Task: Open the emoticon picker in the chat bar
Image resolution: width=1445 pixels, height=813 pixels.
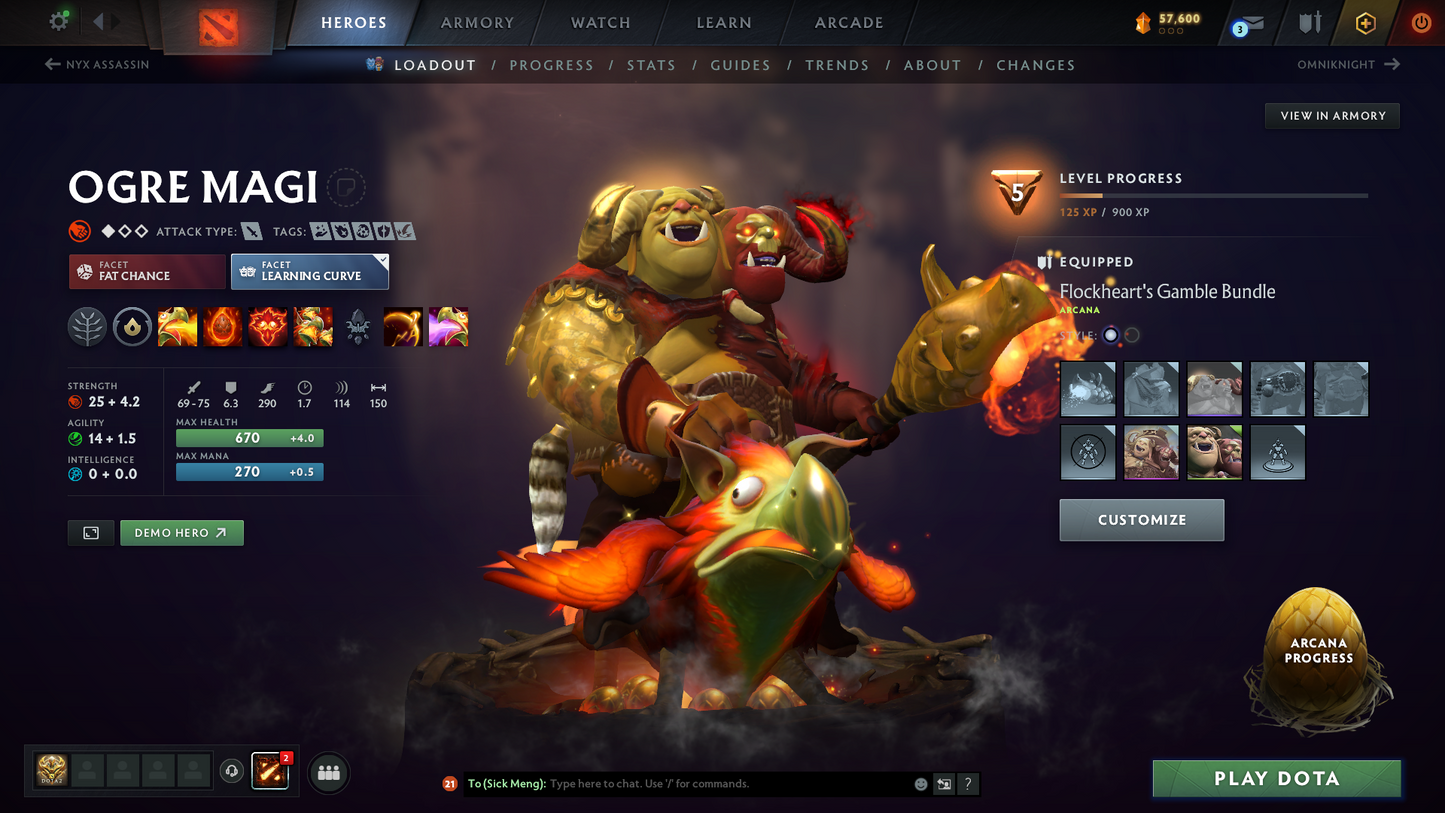Action: point(920,784)
